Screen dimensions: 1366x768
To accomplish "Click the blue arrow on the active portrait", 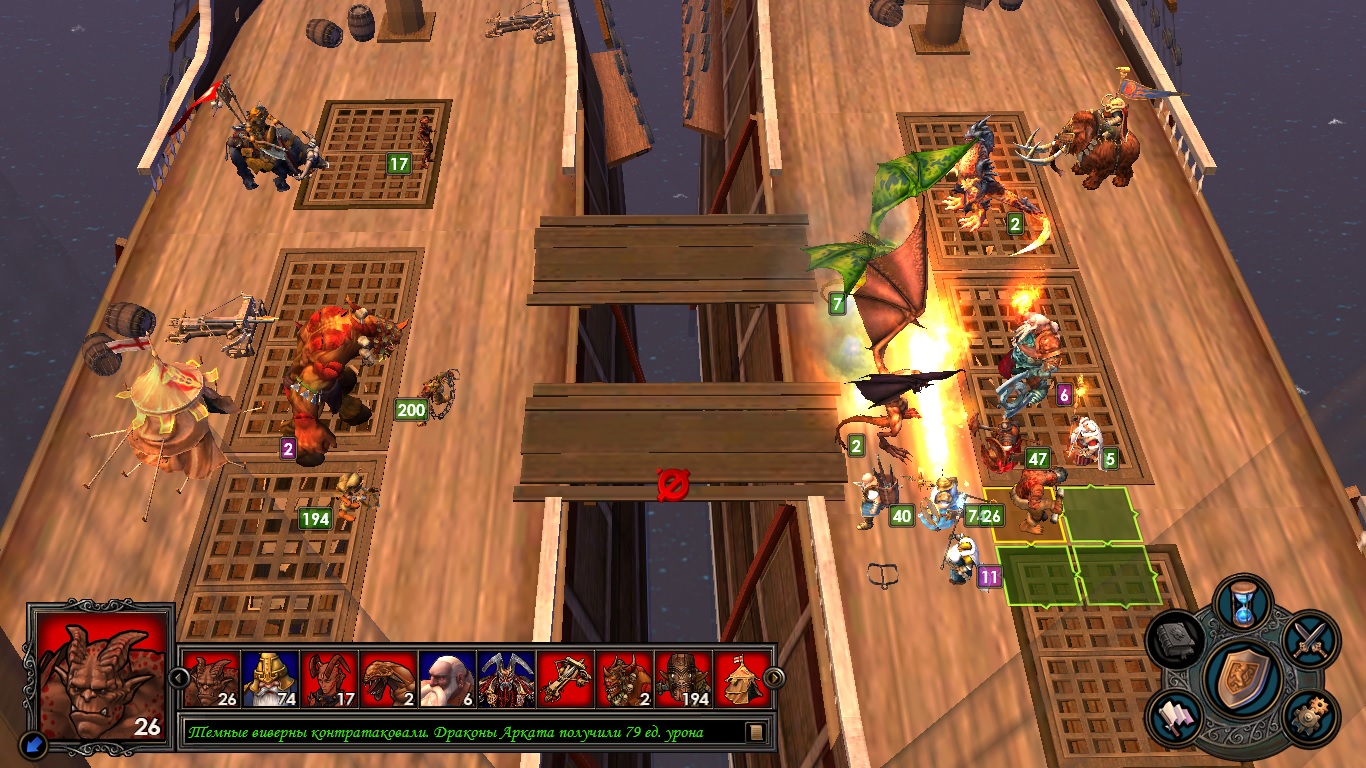I will click(33, 743).
